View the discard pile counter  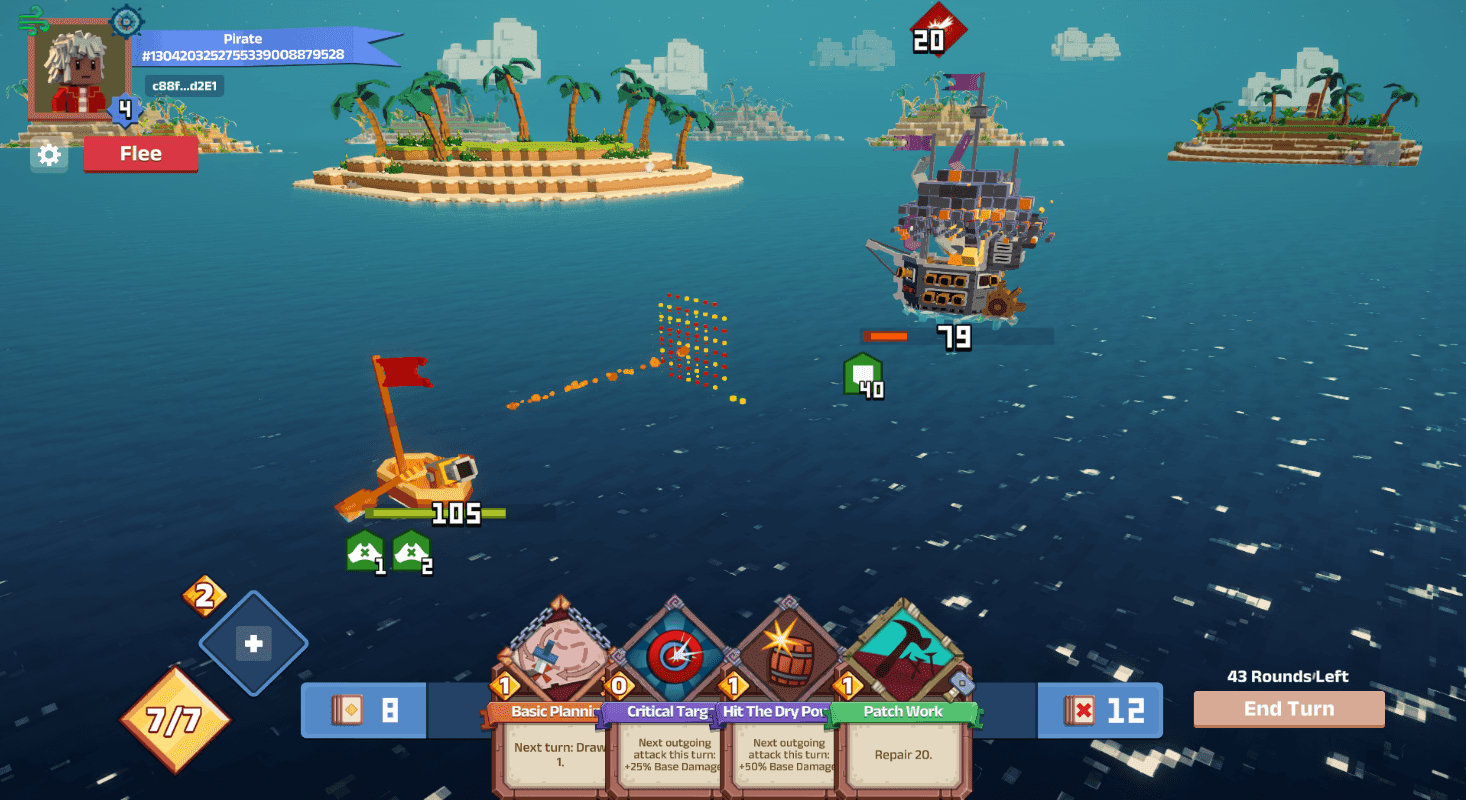1100,710
